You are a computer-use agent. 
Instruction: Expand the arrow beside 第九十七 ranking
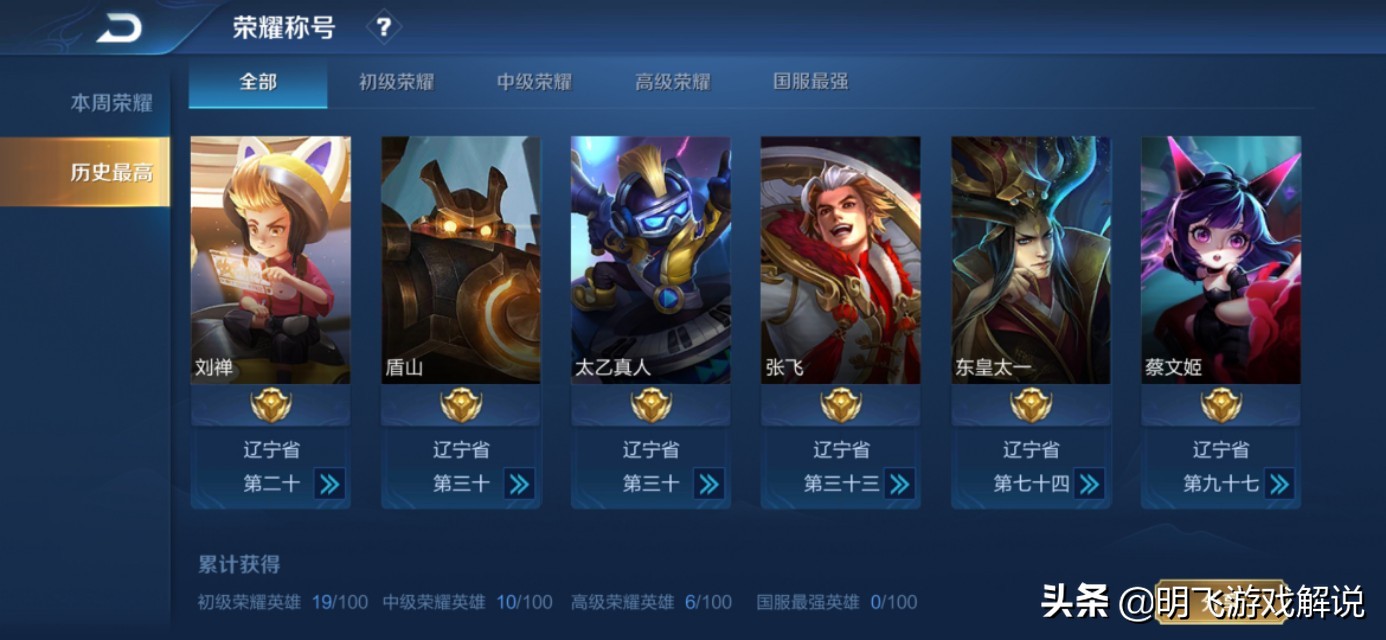click(1279, 484)
